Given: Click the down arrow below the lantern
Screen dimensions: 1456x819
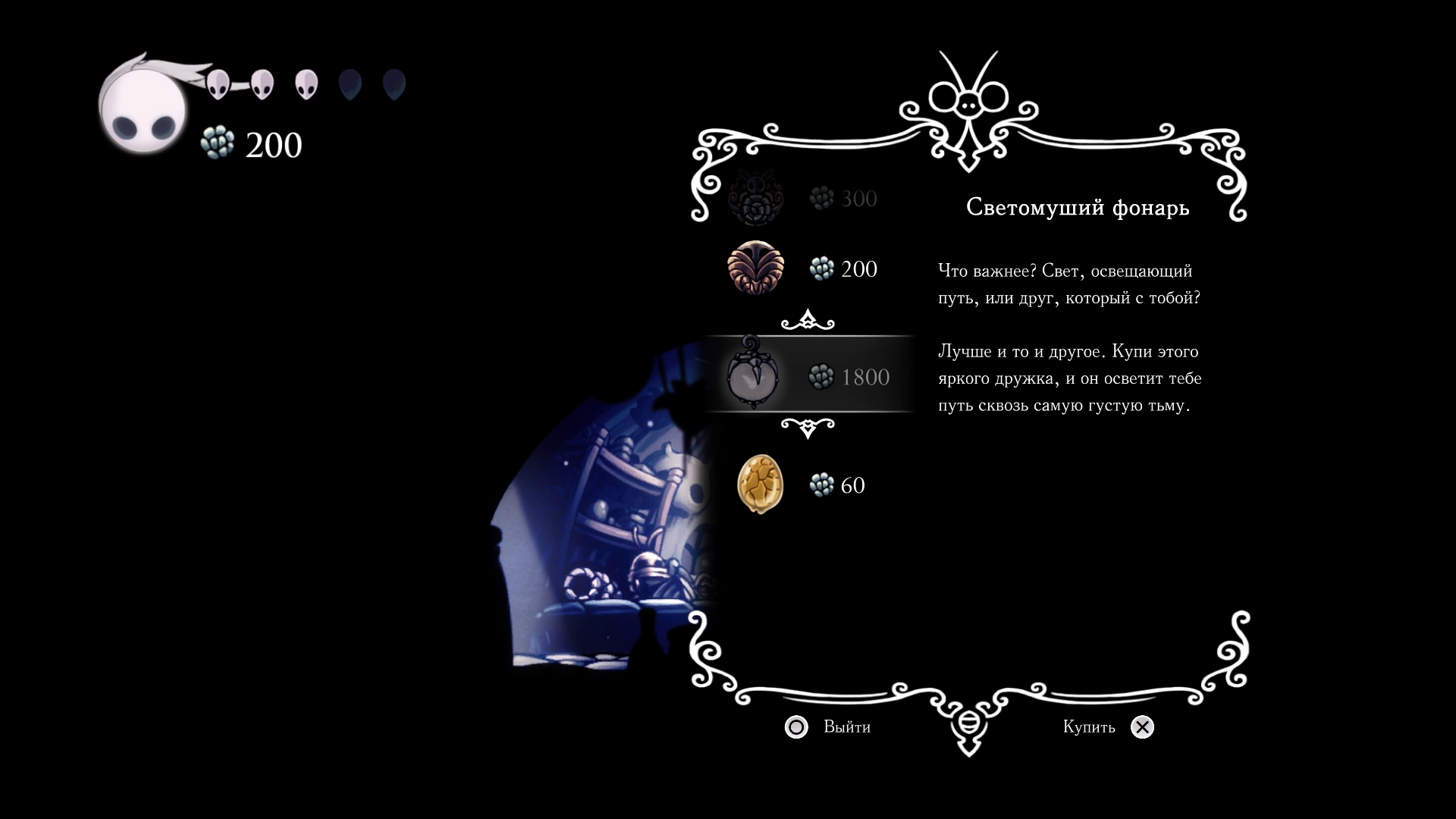Looking at the screenshot, I should pos(808,428).
